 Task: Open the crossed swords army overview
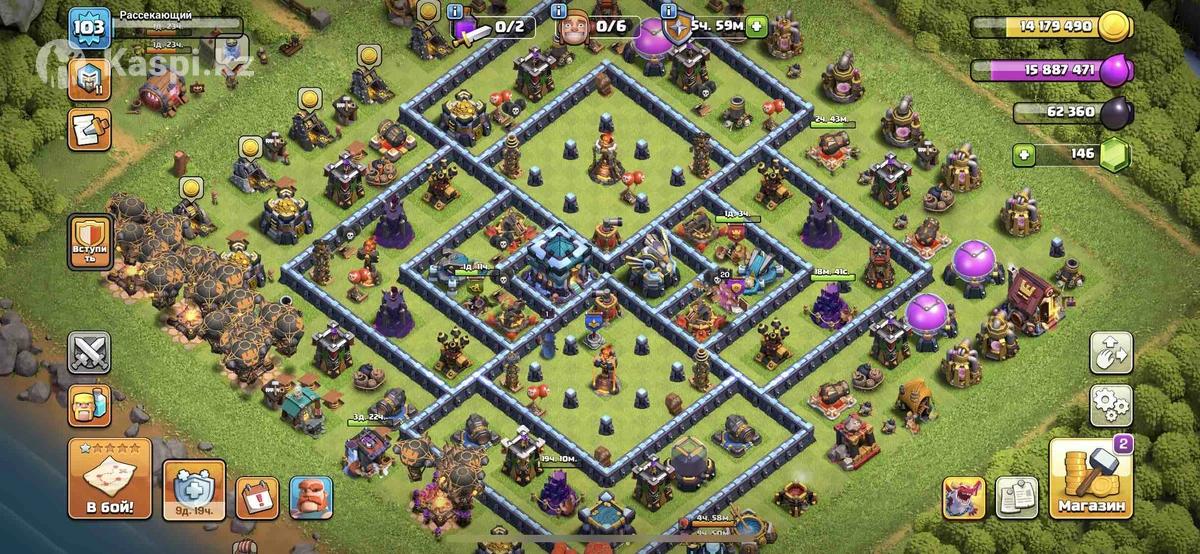(x=89, y=353)
